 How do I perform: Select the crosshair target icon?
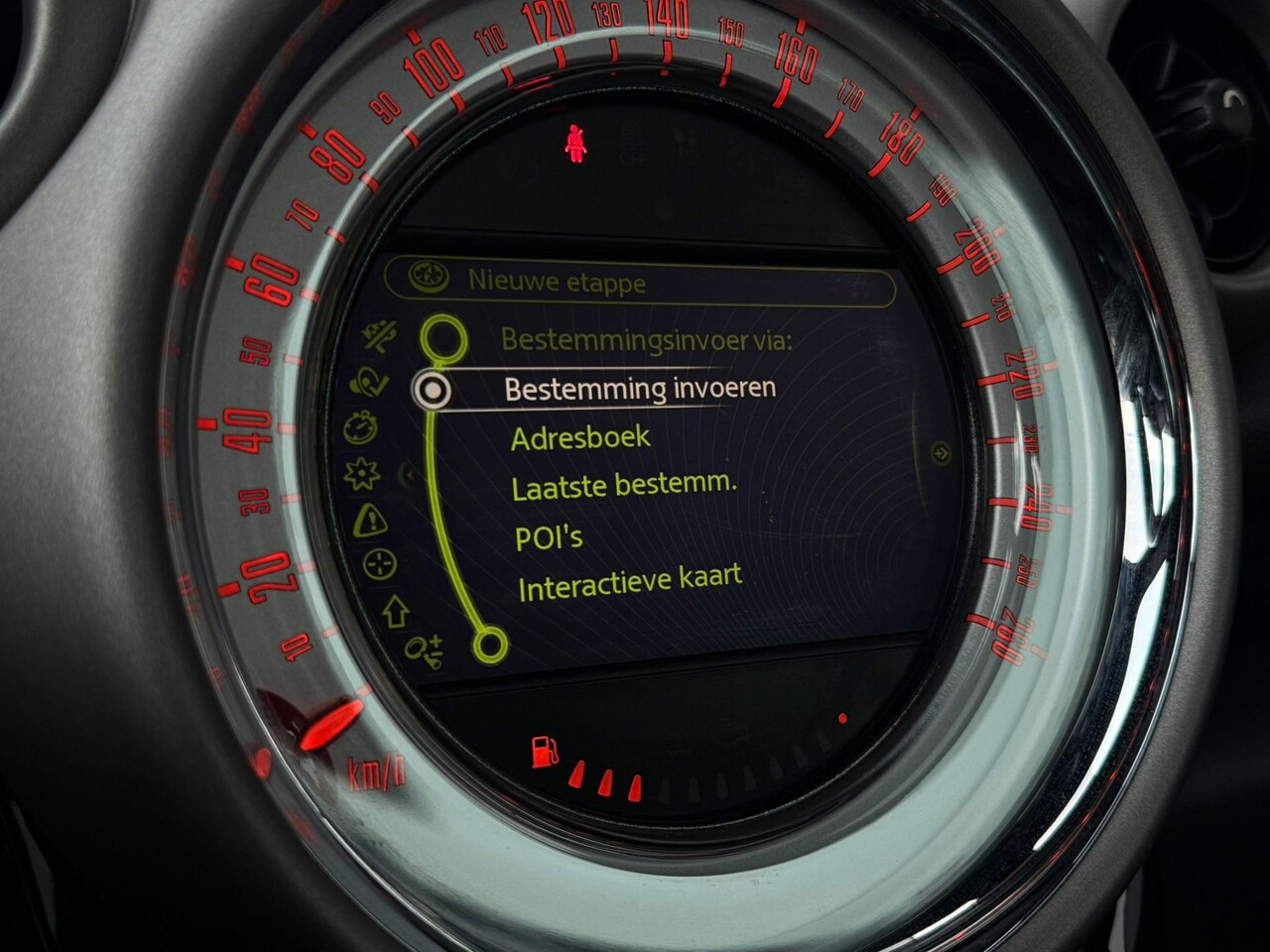(380, 565)
